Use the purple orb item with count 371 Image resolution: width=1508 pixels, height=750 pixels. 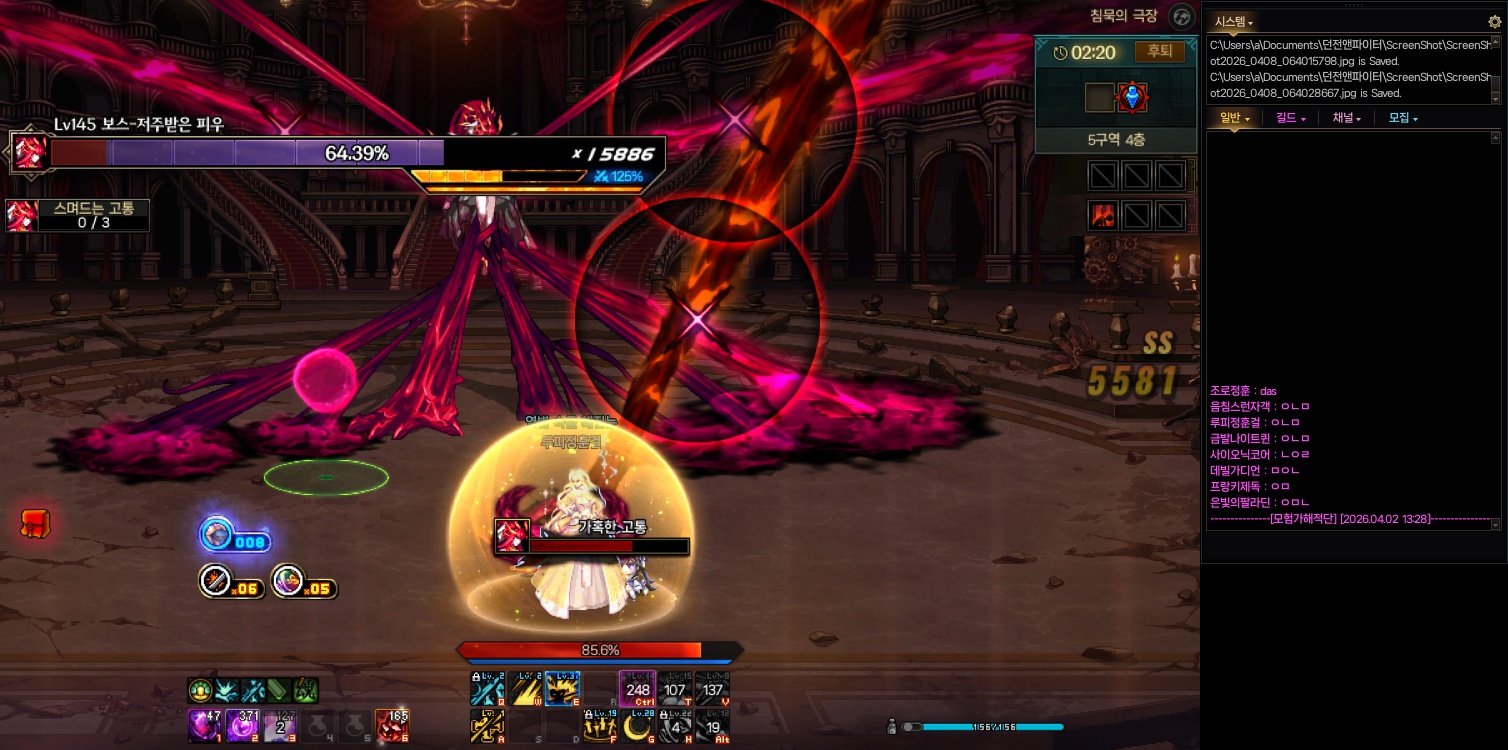tap(243, 725)
